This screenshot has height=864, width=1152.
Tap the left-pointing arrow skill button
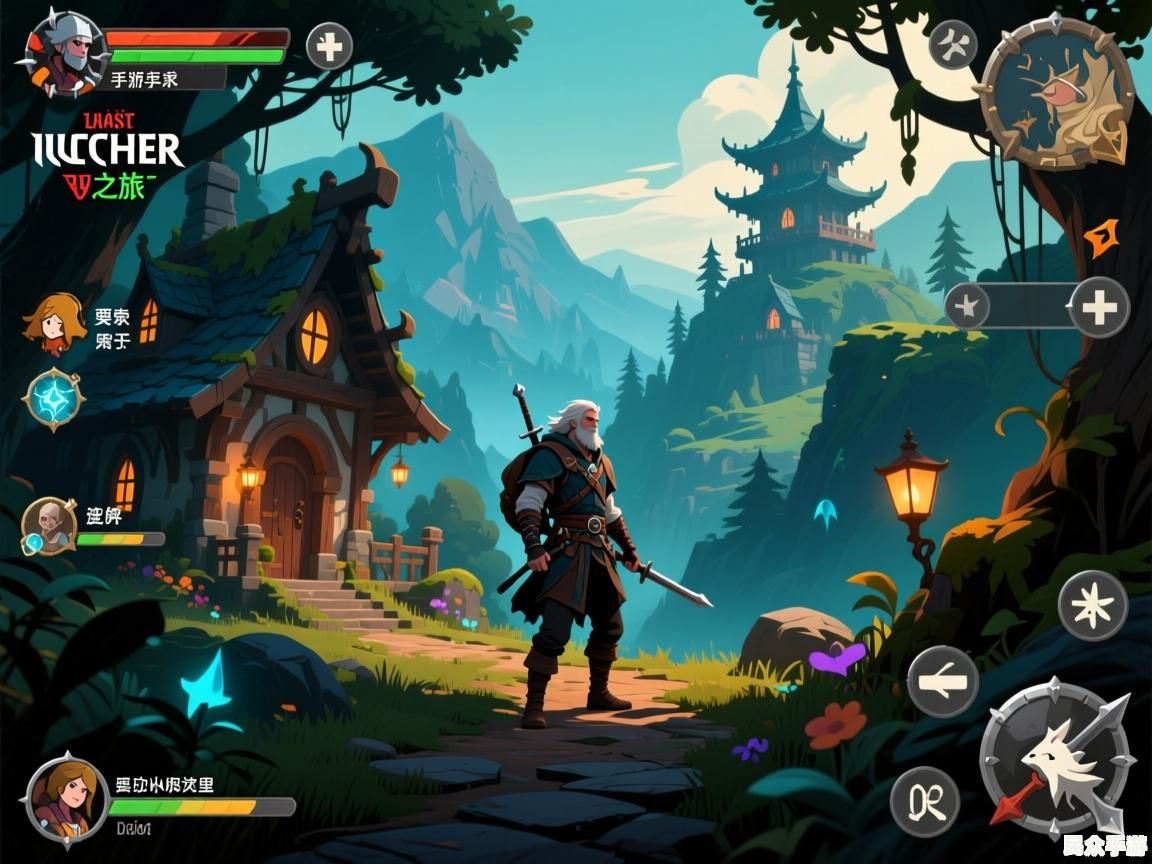coord(942,681)
